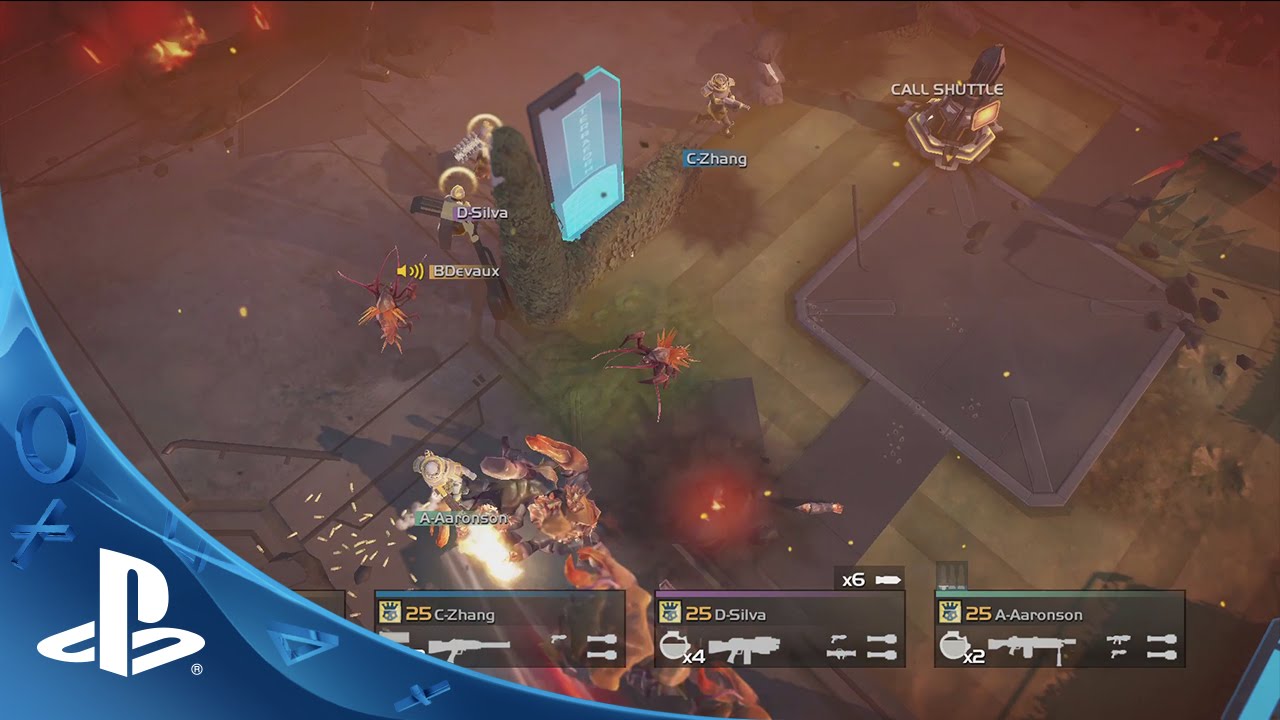Click the CALL SHUTTLE text label
Viewport: 1280px width, 720px height.
[x=948, y=88]
